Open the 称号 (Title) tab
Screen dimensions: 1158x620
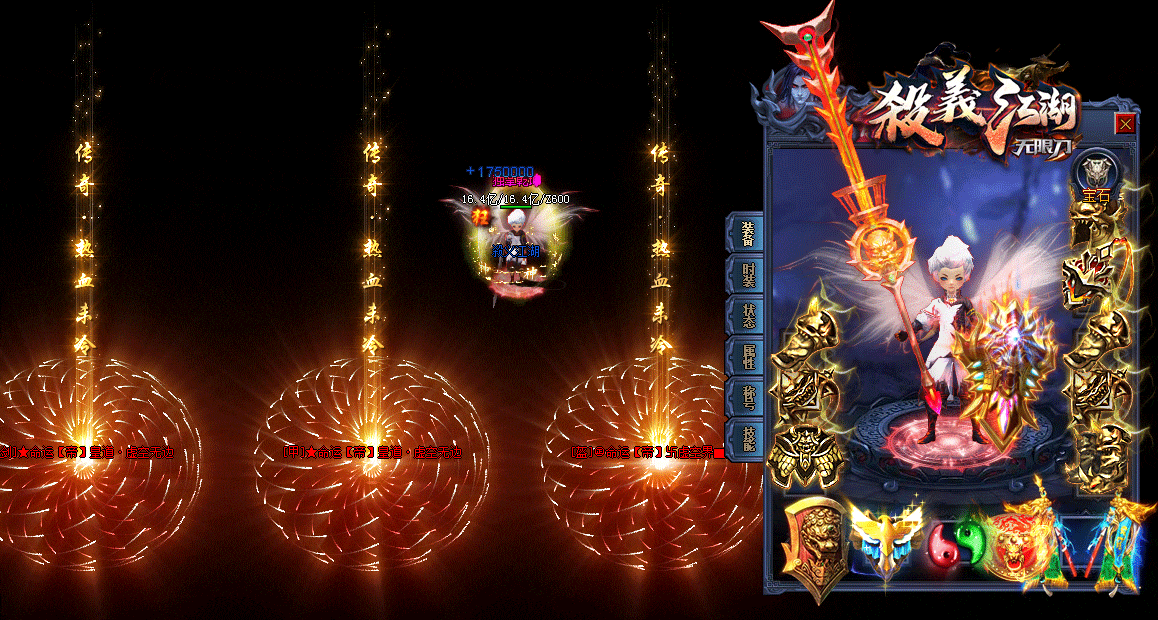pos(747,397)
